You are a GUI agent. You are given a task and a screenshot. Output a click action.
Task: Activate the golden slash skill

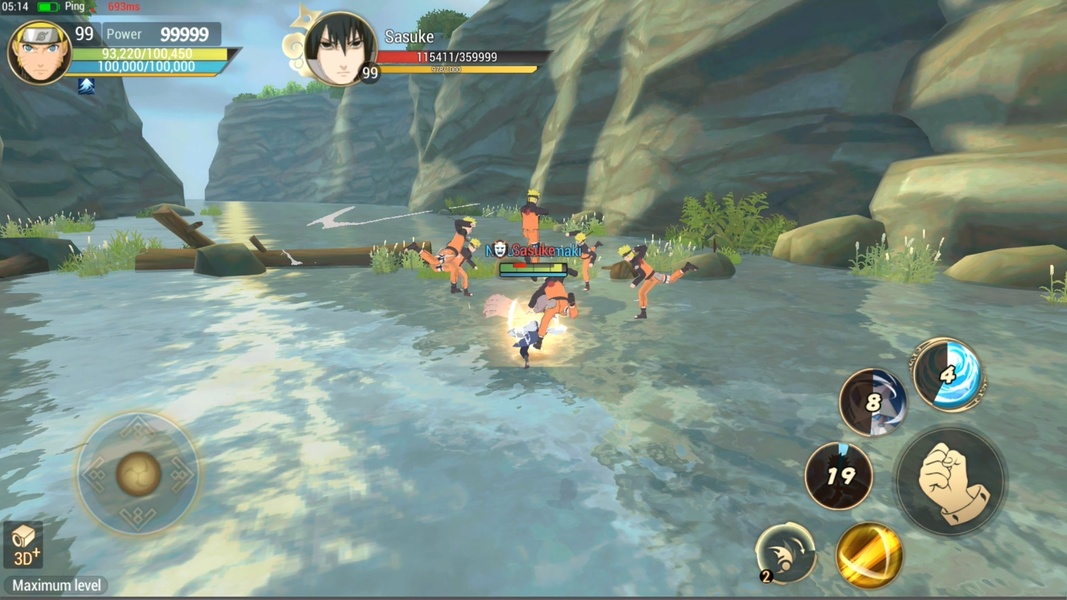point(869,555)
